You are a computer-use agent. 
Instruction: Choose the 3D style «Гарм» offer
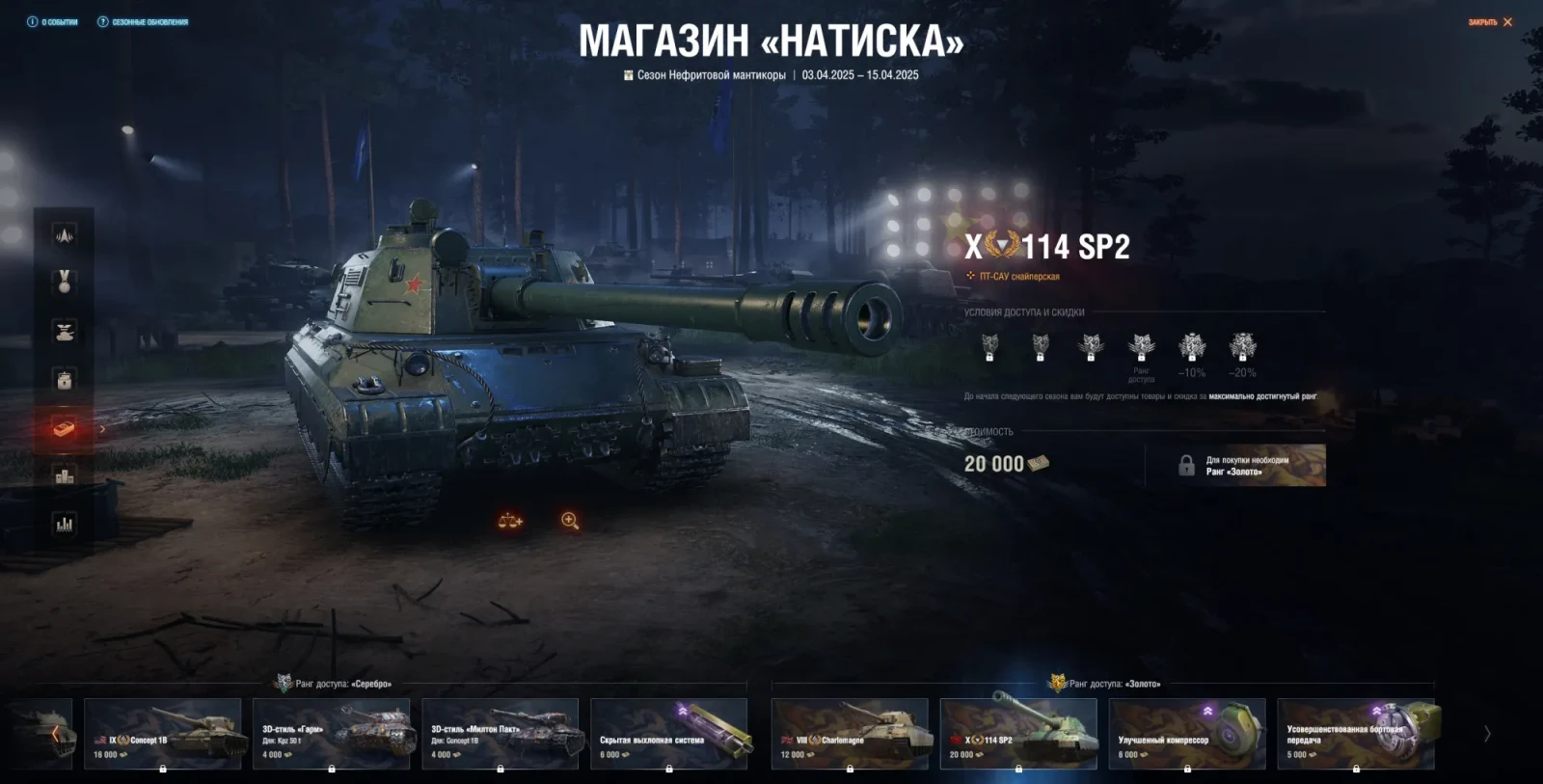pyautogui.click(x=331, y=734)
